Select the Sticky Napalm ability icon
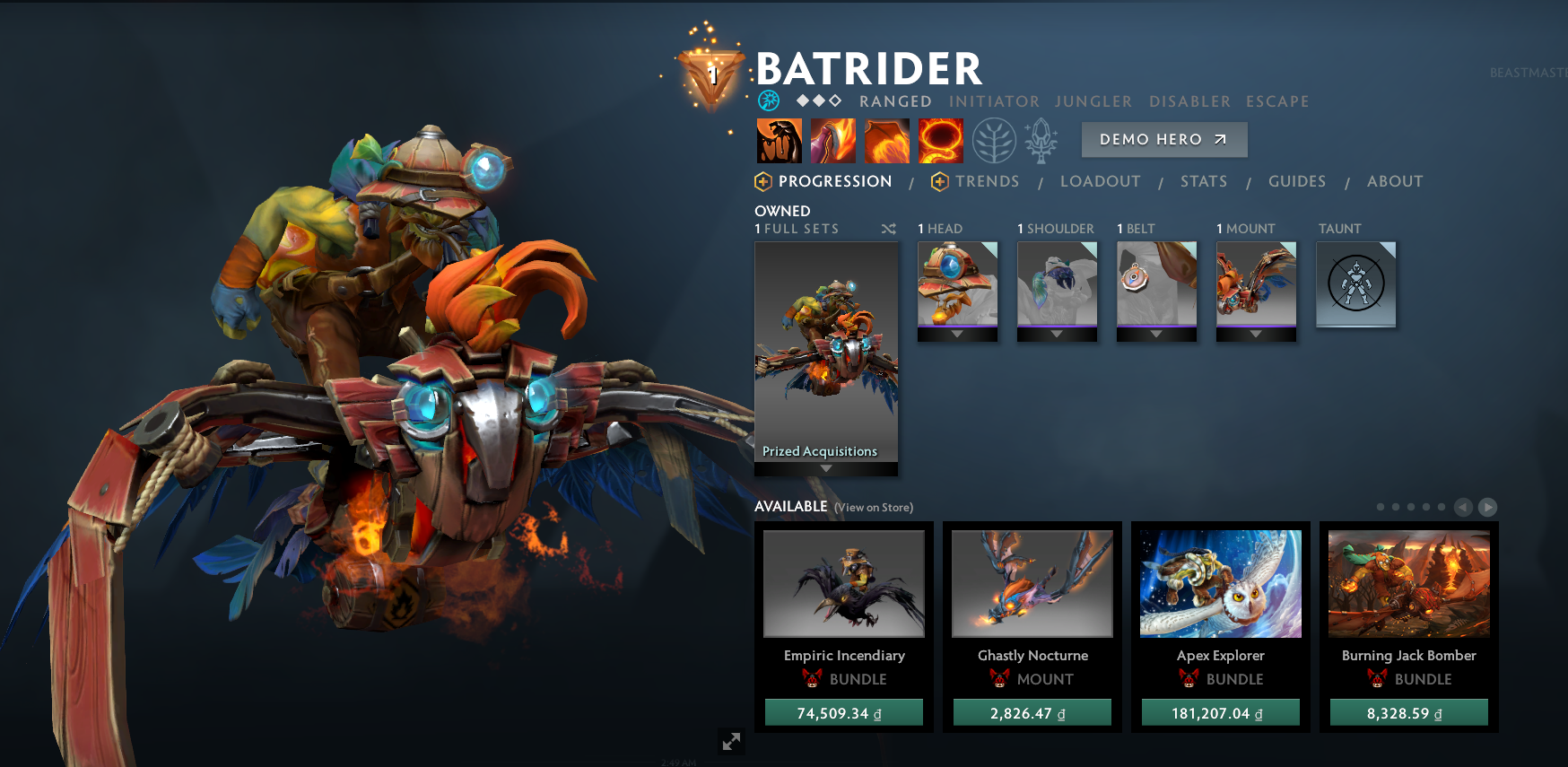 coord(780,140)
